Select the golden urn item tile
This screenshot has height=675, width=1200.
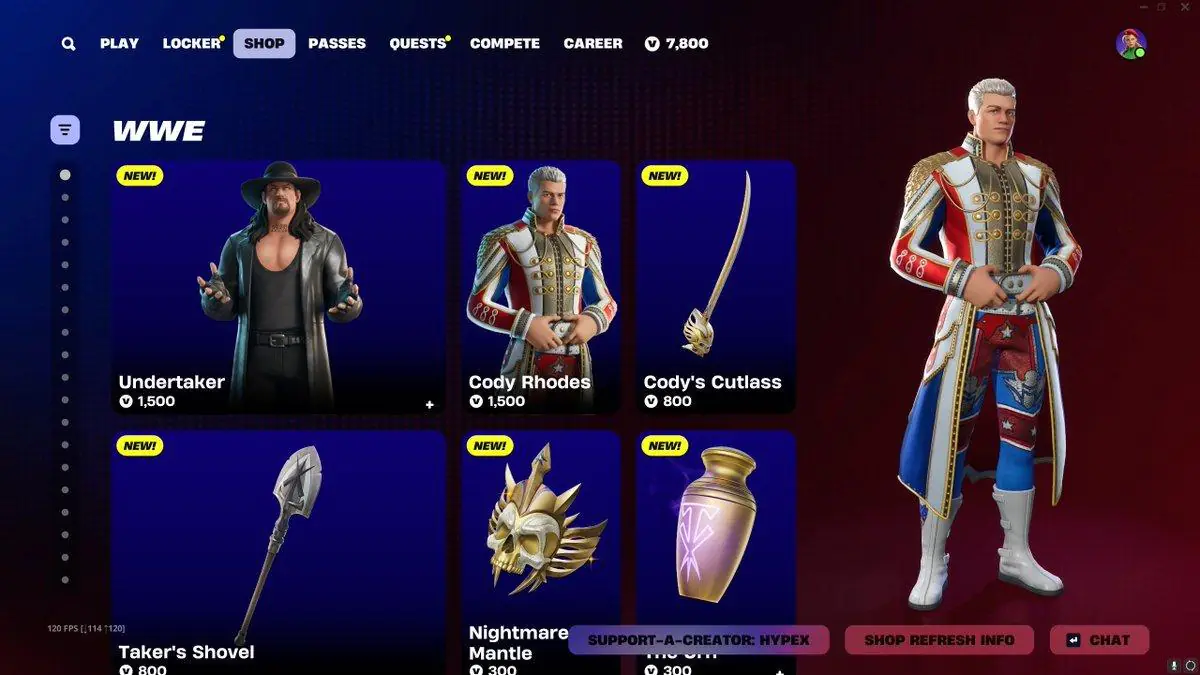(716, 530)
